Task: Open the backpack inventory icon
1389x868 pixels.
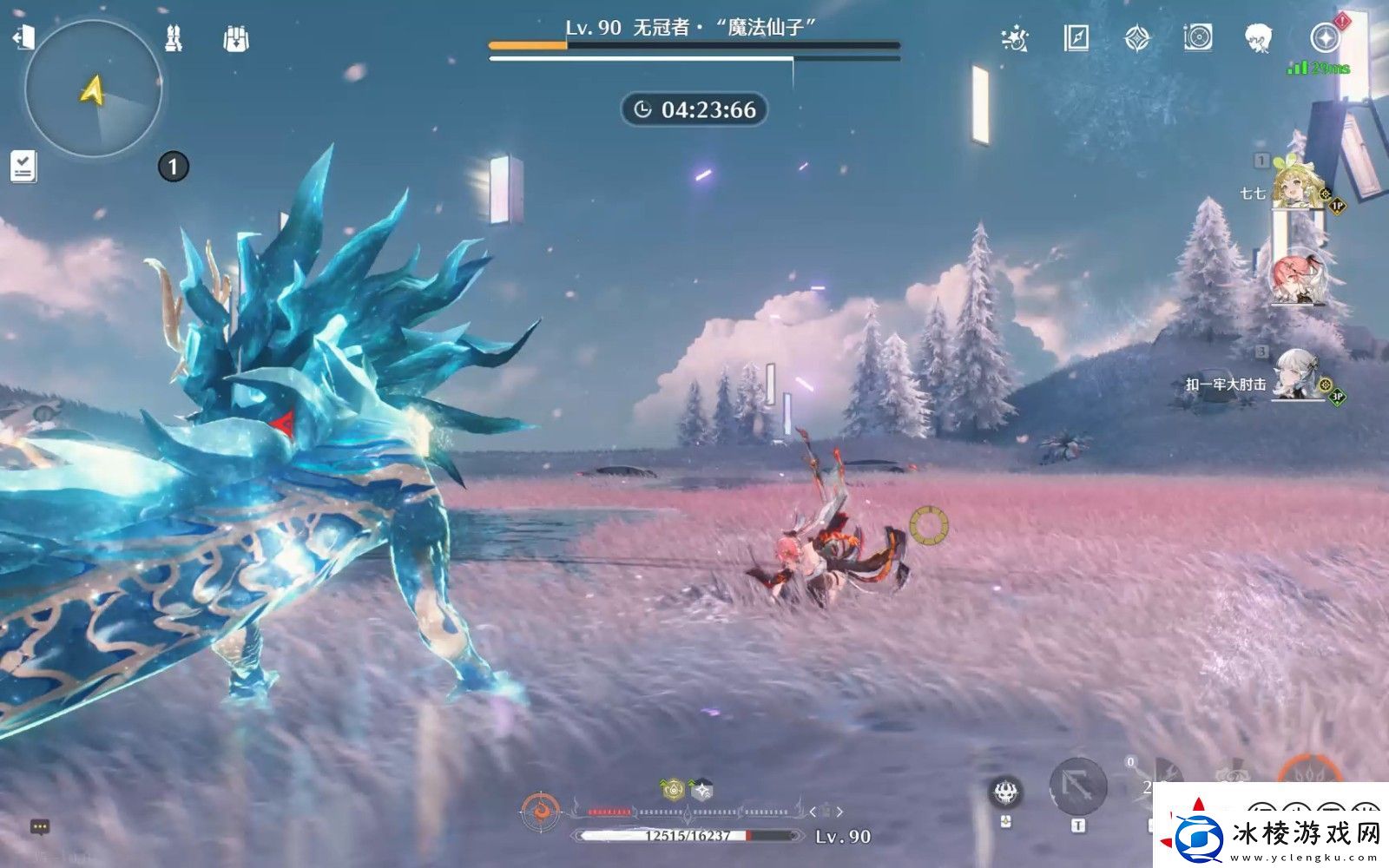Action: coord(235,39)
